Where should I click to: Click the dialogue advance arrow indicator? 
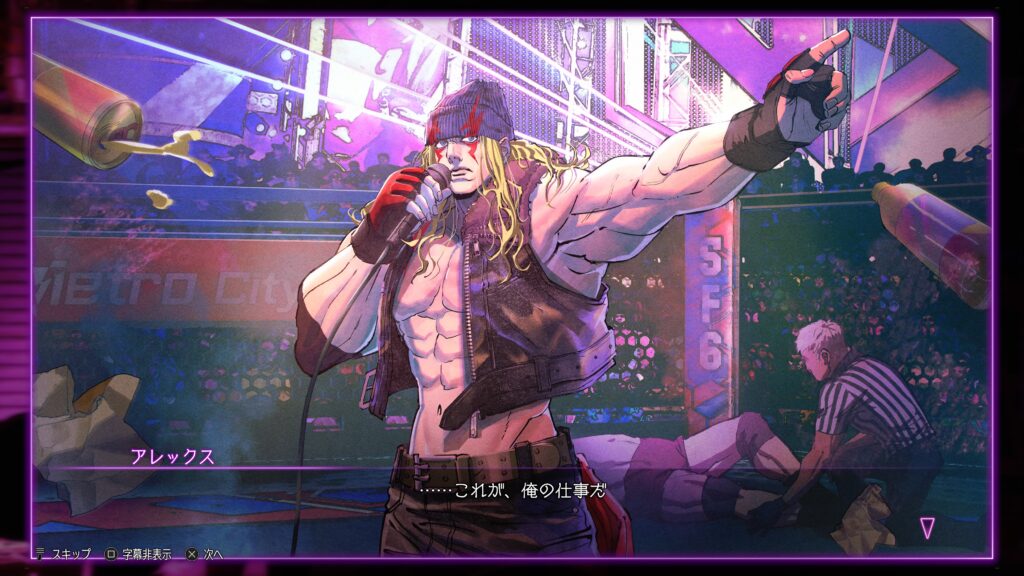[927, 528]
